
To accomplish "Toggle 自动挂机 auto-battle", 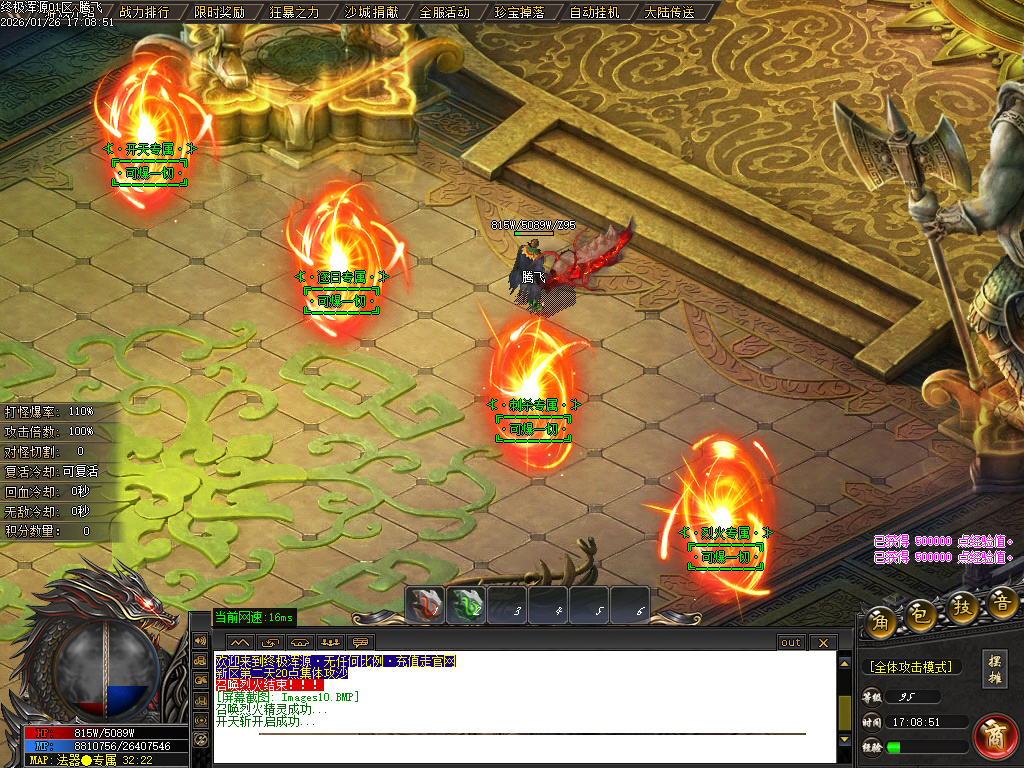I will coord(595,13).
